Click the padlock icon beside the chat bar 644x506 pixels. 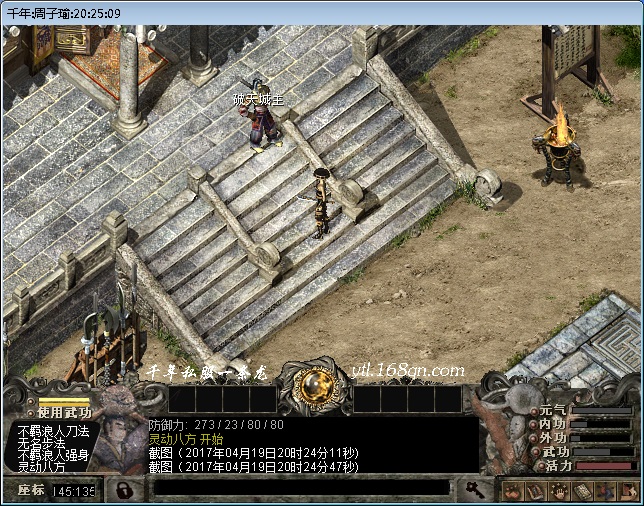point(124,490)
